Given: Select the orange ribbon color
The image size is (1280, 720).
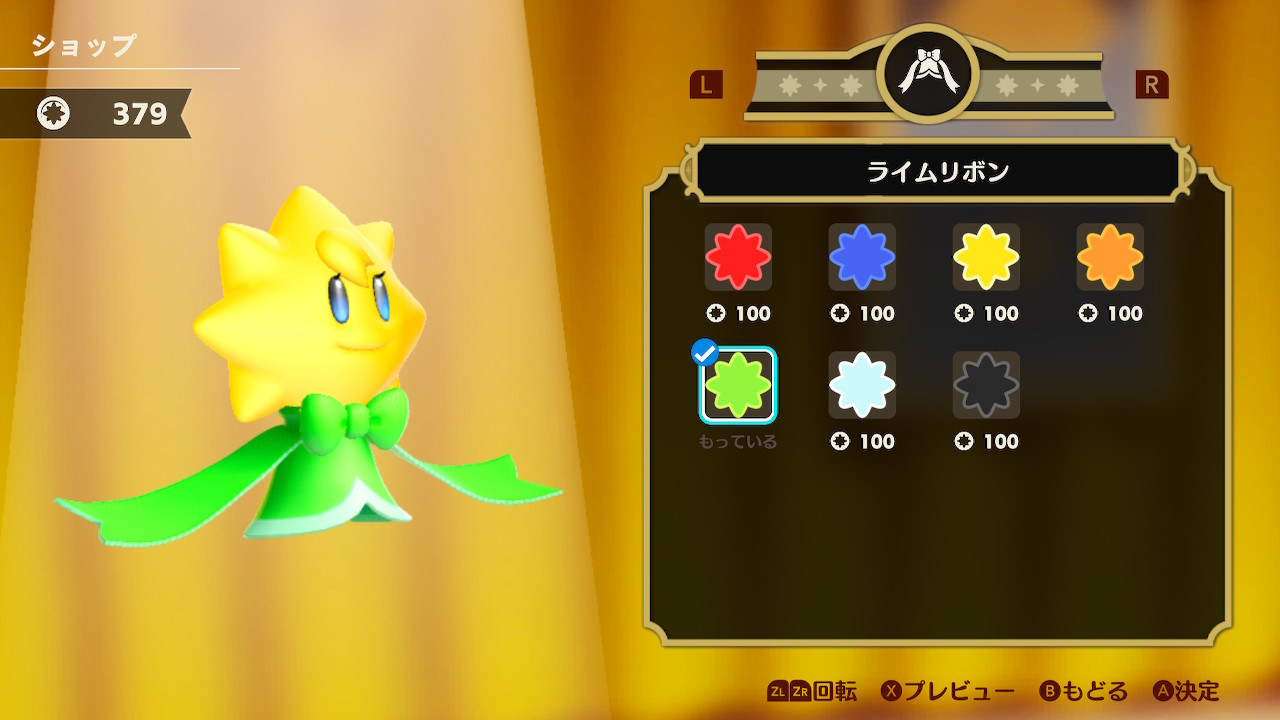Looking at the screenshot, I should coord(1110,257).
